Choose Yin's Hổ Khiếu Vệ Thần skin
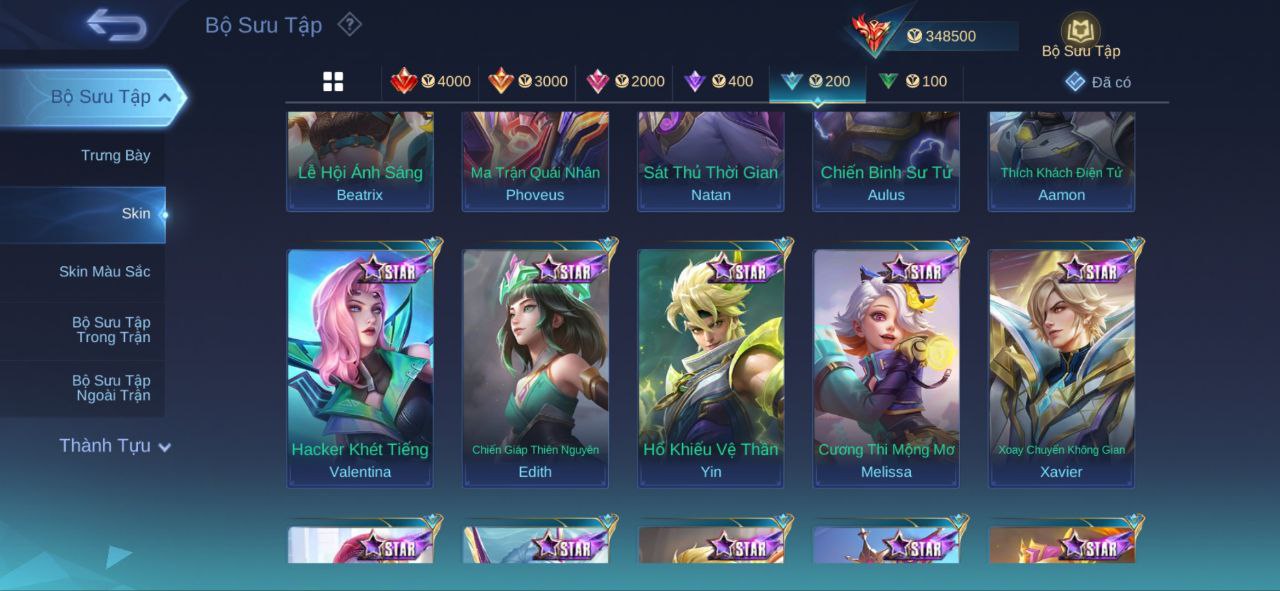Screen dimensions: 1280x591 click(x=710, y=367)
